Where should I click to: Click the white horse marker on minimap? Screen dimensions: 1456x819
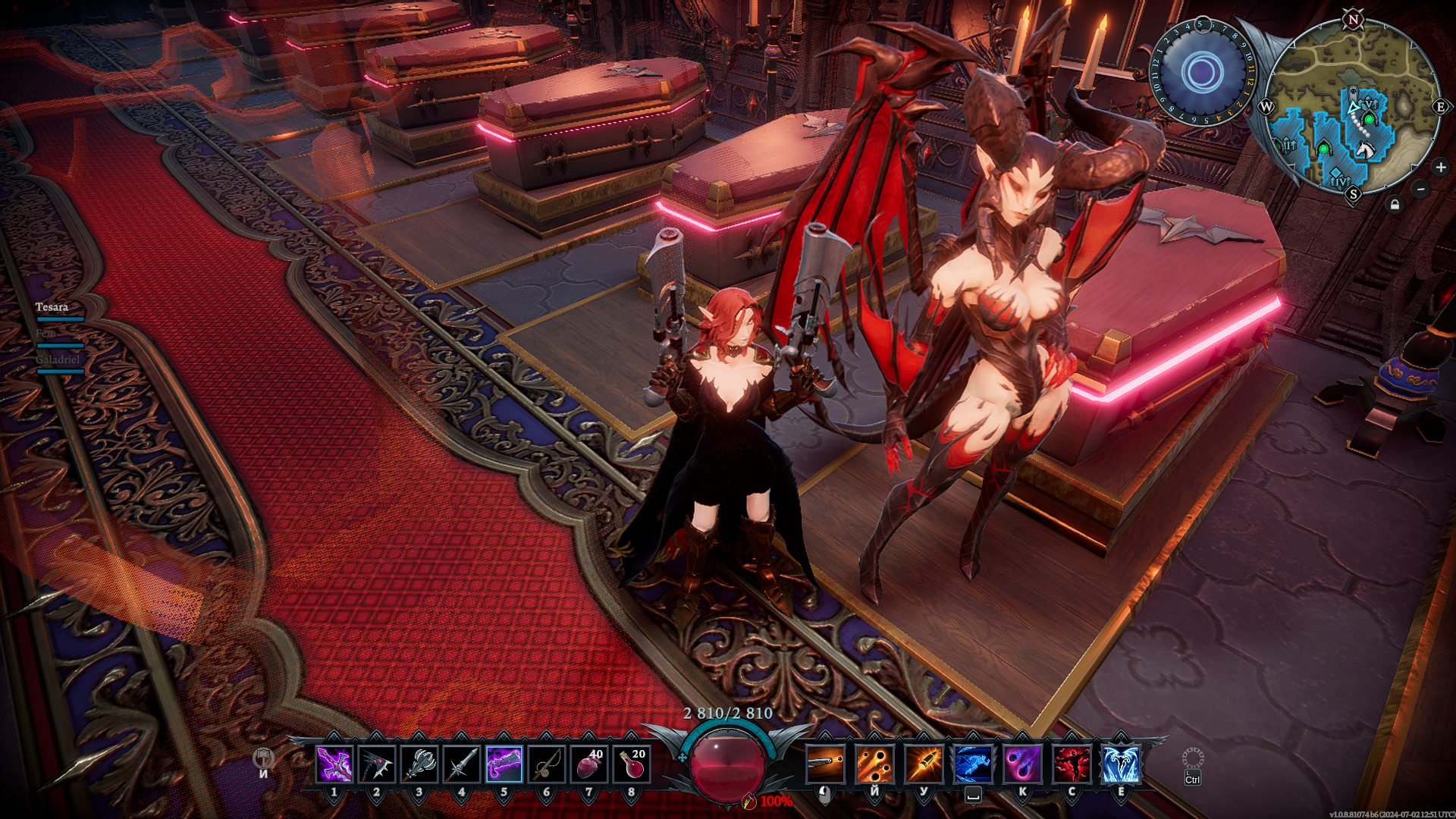point(1365,150)
